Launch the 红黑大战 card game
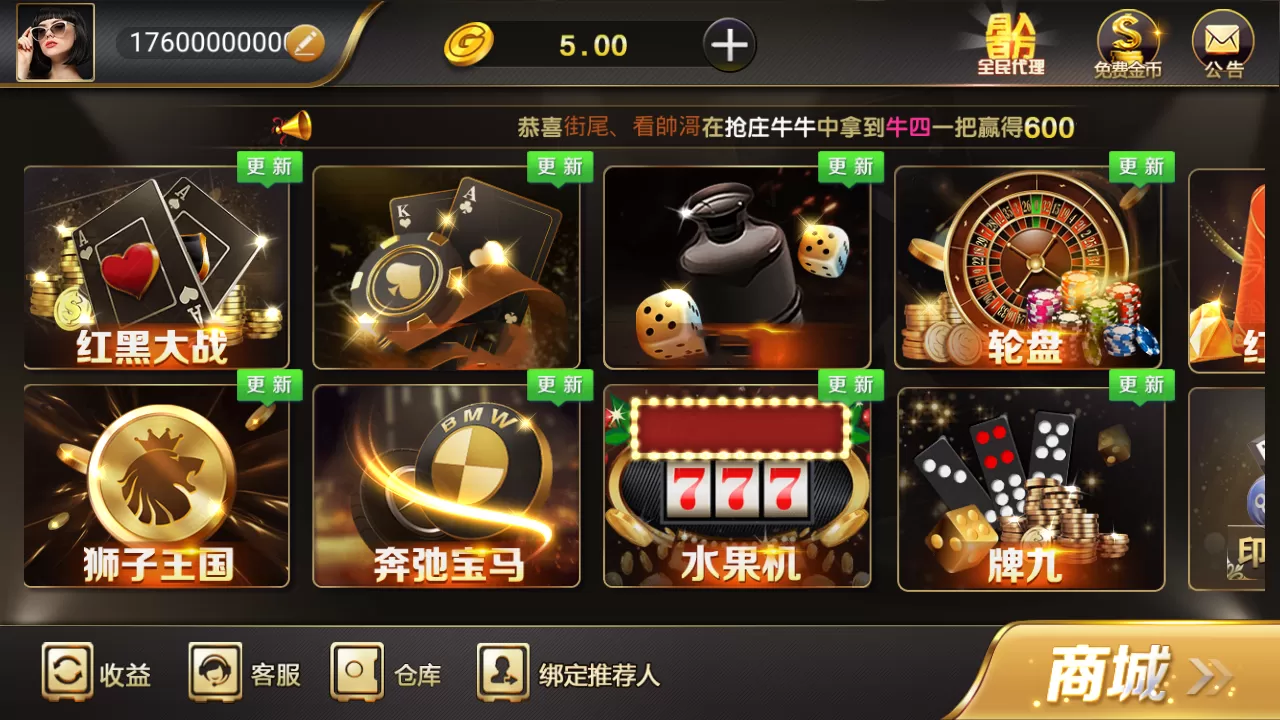Image resolution: width=1280 pixels, height=720 pixels. click(155, 267)
